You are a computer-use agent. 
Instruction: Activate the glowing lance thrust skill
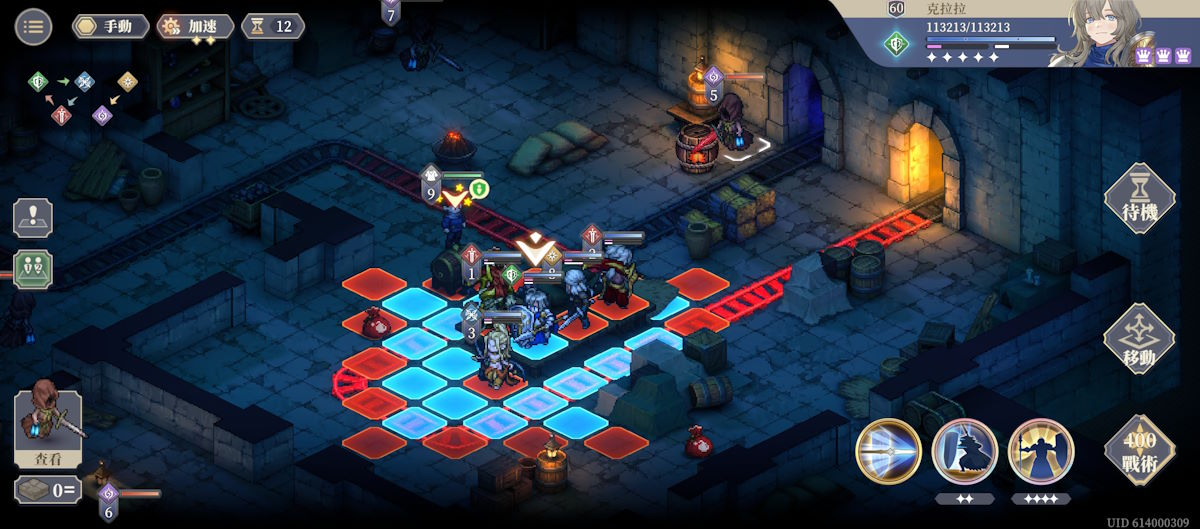[888, 451]
